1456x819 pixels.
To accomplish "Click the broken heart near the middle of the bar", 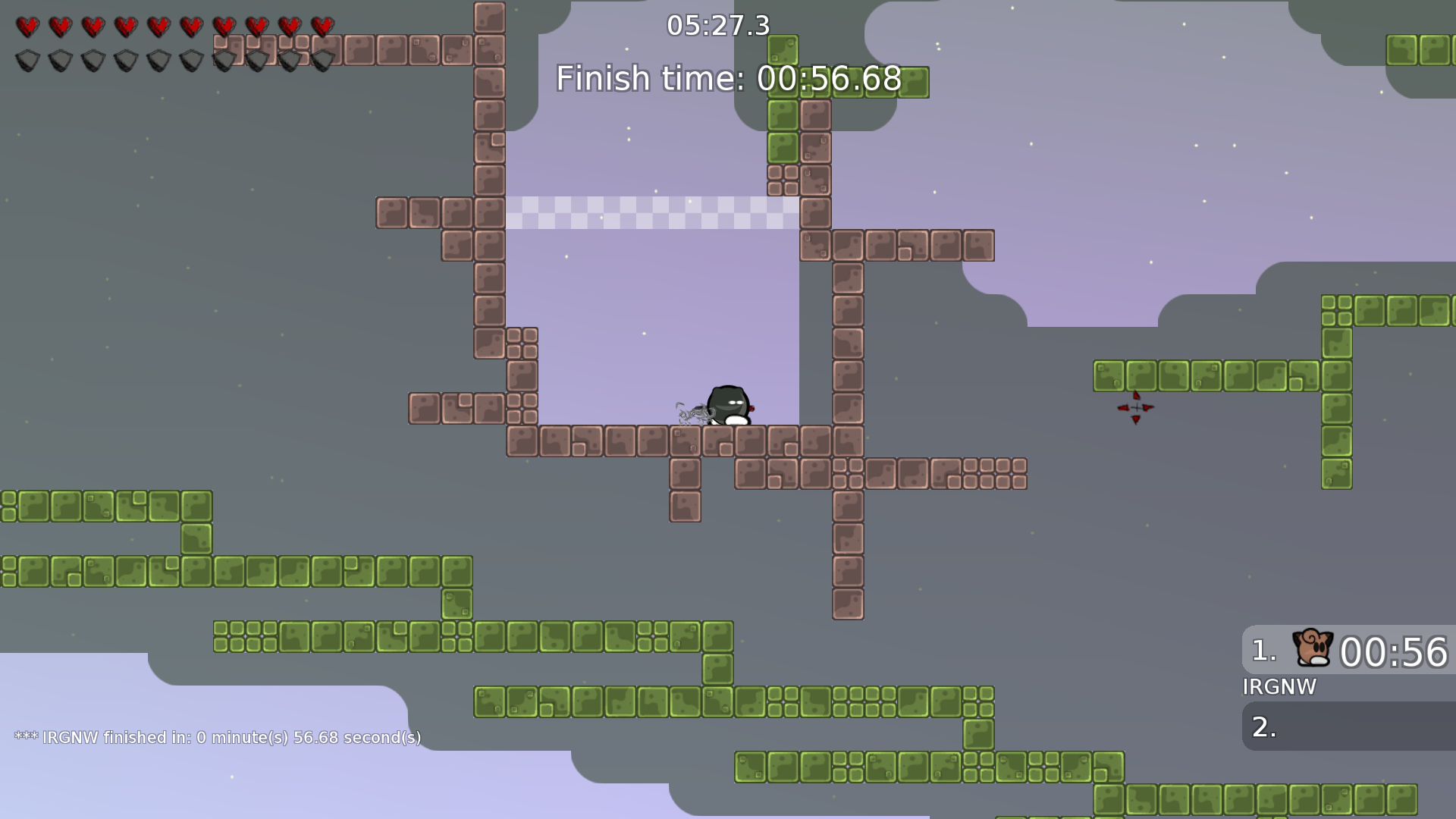I will (x=160, y=25).
